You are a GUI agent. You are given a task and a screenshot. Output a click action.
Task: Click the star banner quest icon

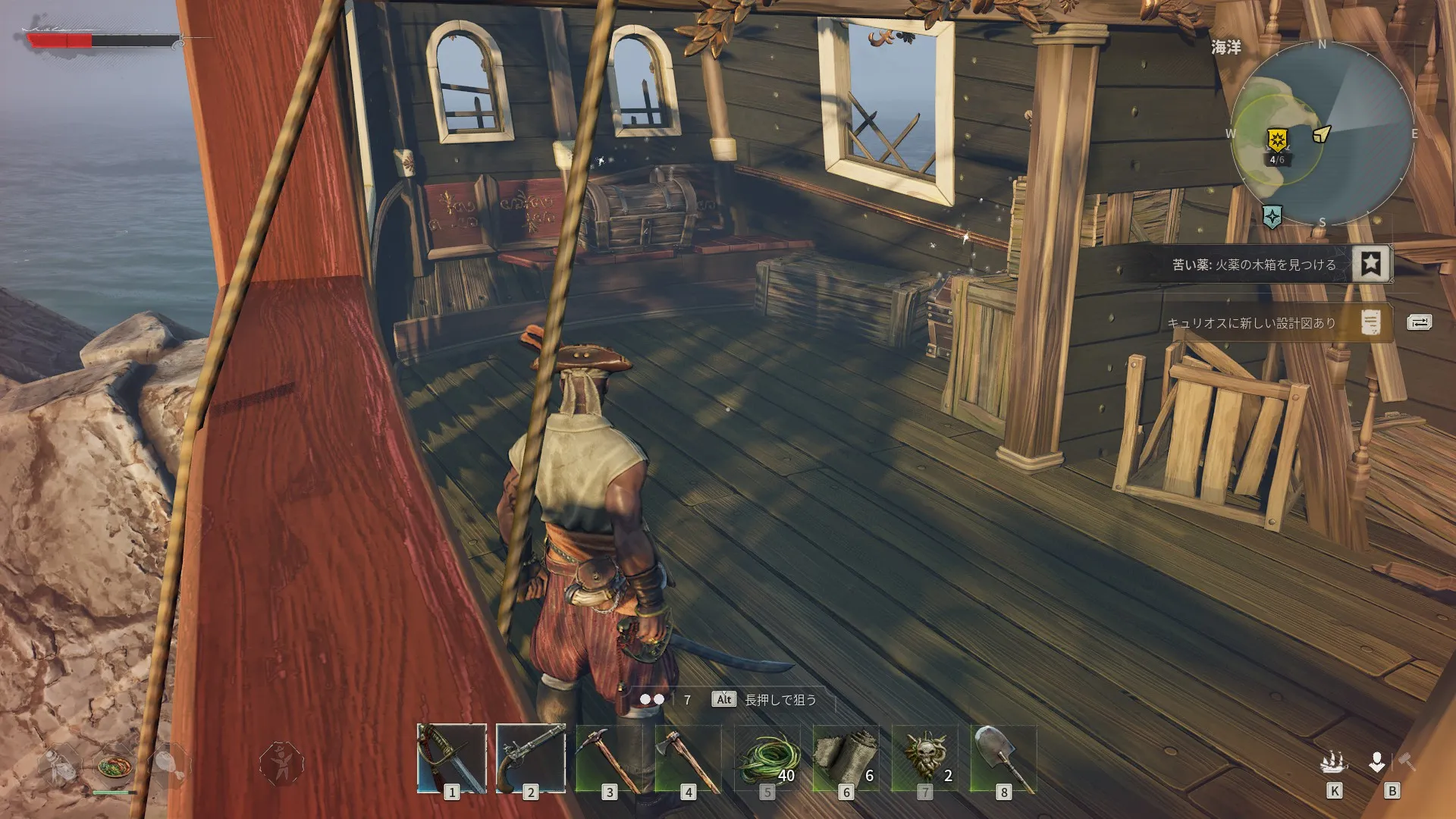1370,264
